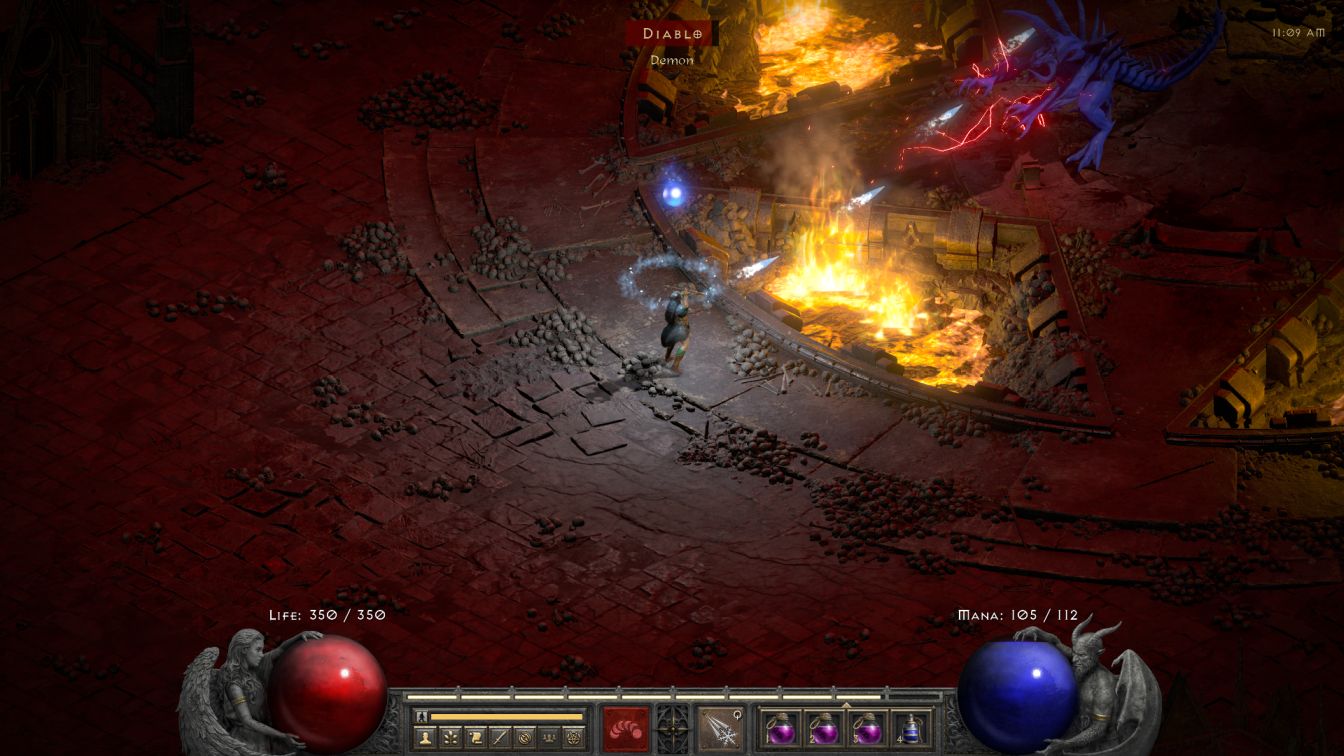Use the purple rejuvenation potion in belt slot 2
This screenshot has width=1344, height=756.
pos(825,729)
